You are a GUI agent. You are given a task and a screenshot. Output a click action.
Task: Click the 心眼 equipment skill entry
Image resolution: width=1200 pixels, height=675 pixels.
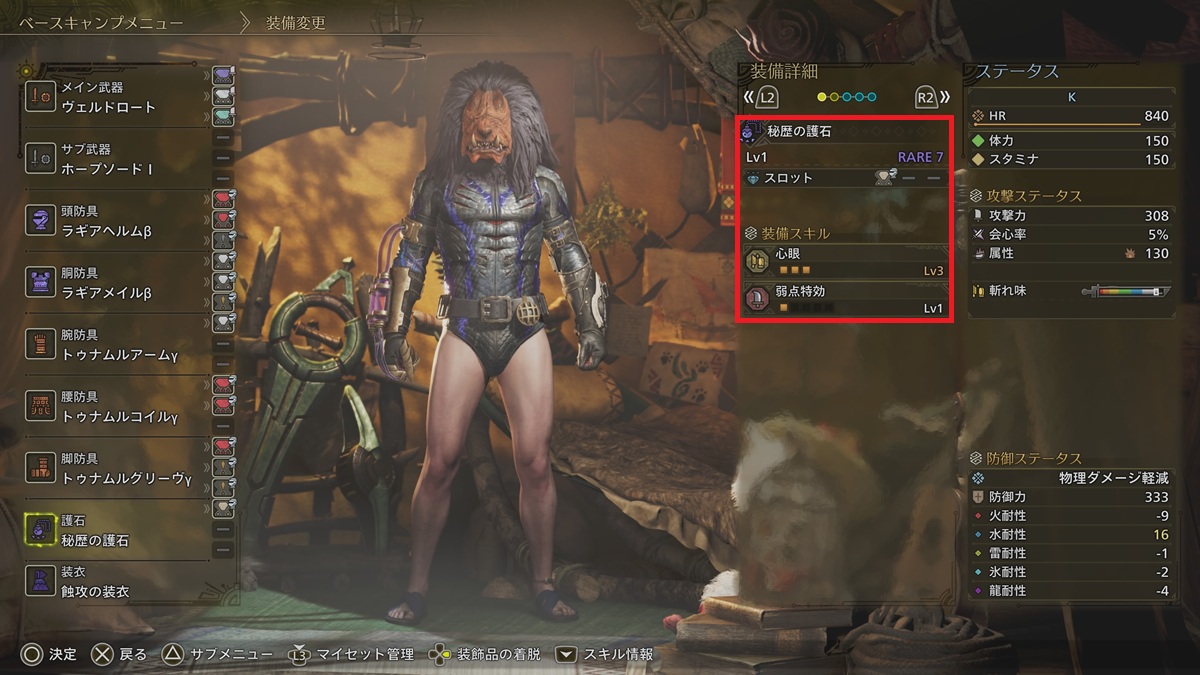[845, 262]
